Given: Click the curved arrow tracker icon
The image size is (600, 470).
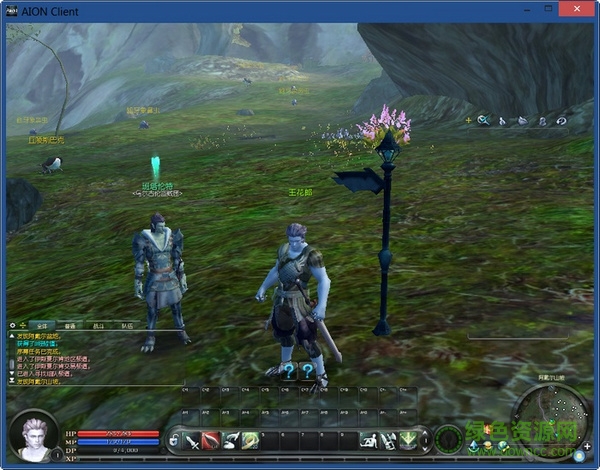Looking at the screenshot, I should coord(562,120).
